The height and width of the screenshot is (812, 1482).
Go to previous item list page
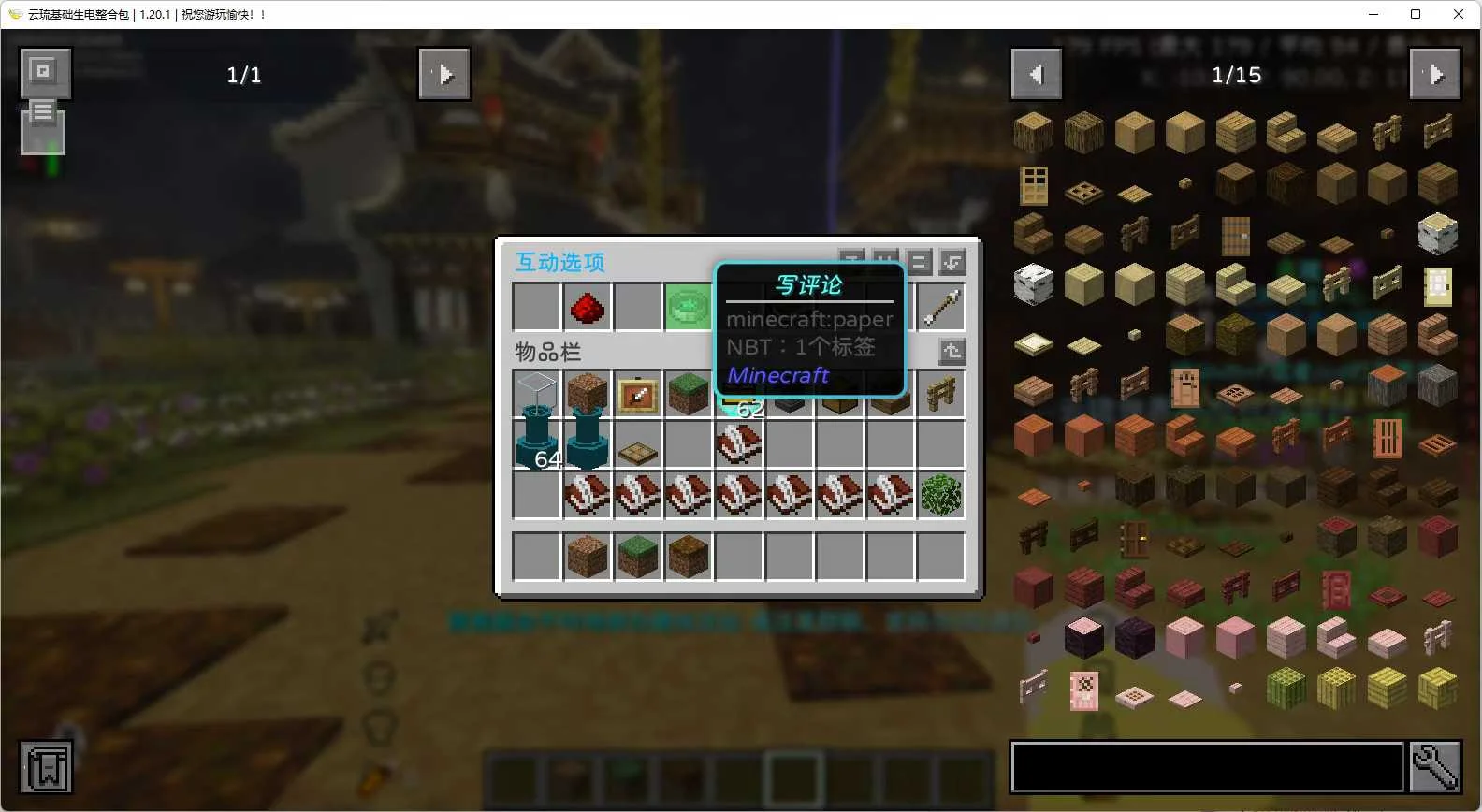point(1037,74)
